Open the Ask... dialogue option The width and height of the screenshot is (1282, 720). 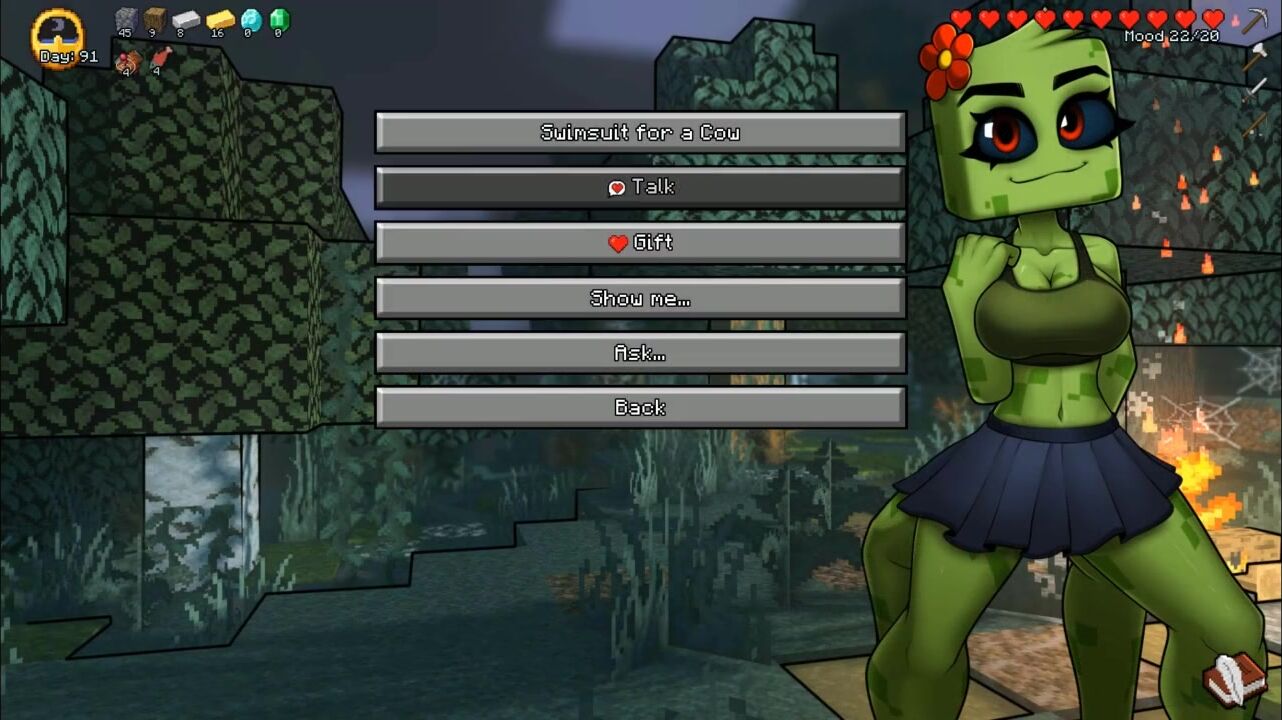pos(640,353)
